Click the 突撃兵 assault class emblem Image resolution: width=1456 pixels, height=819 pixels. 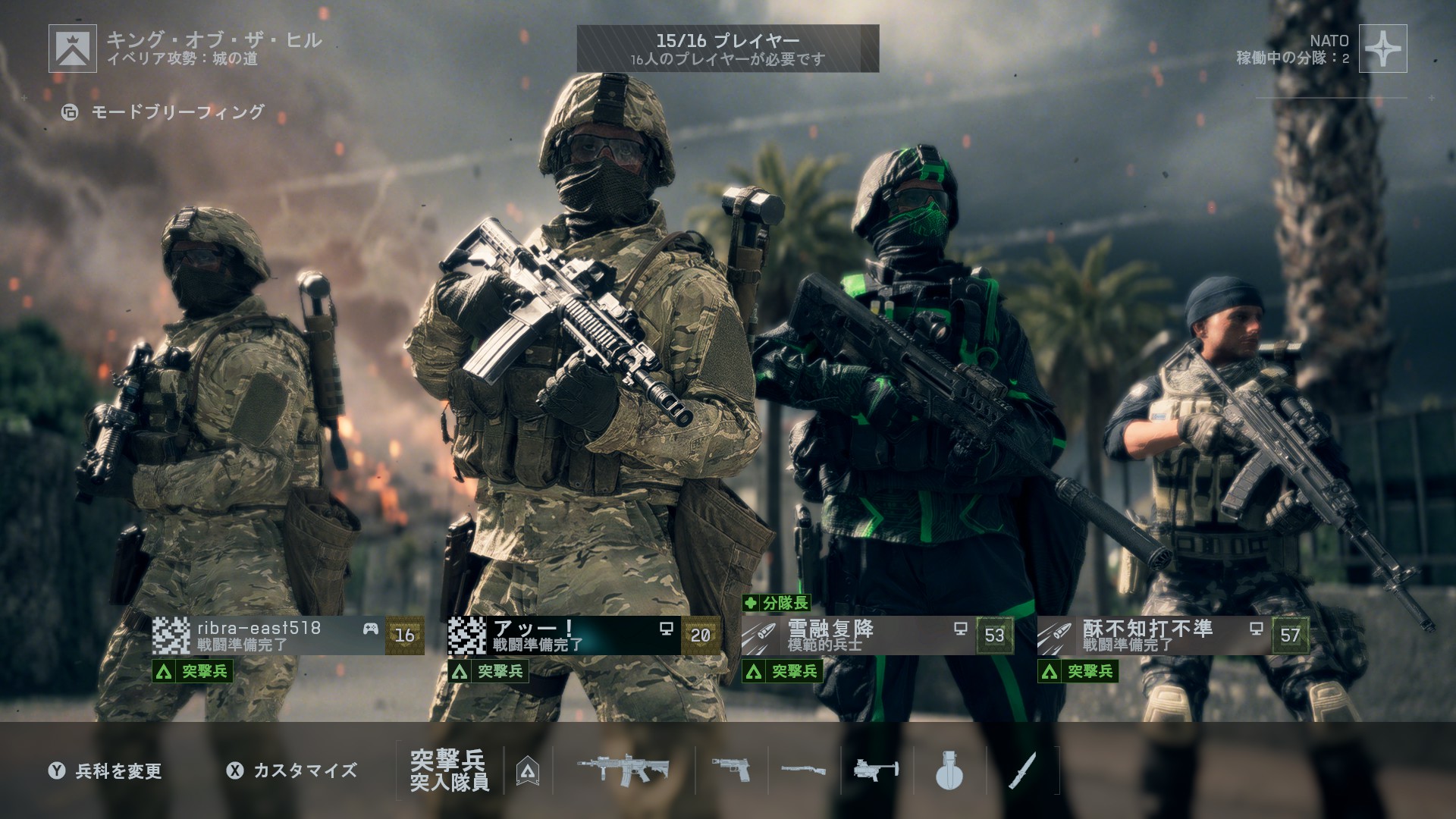pyautogui.click(x=528, y=770)
